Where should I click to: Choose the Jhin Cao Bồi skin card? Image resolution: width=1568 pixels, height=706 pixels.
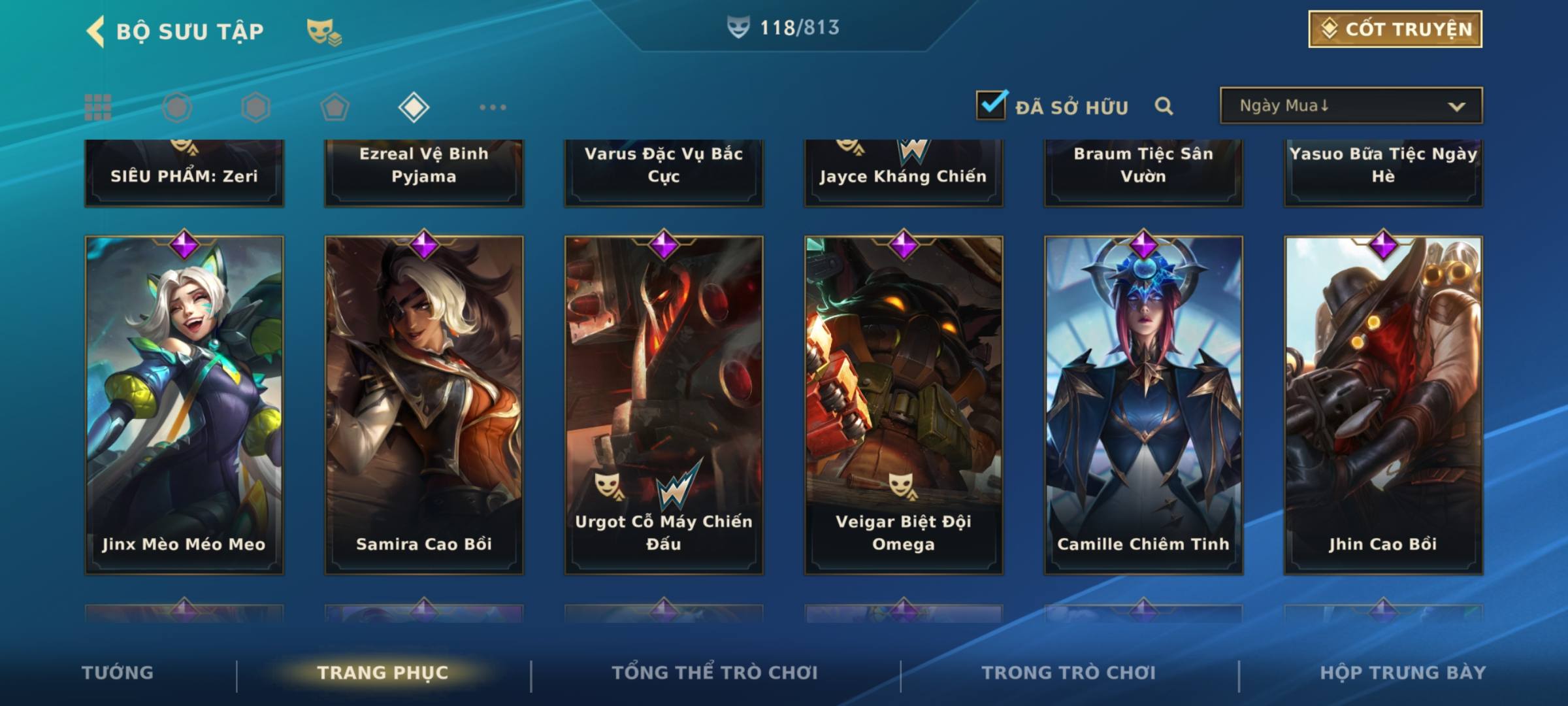(x=1383, y=405)
